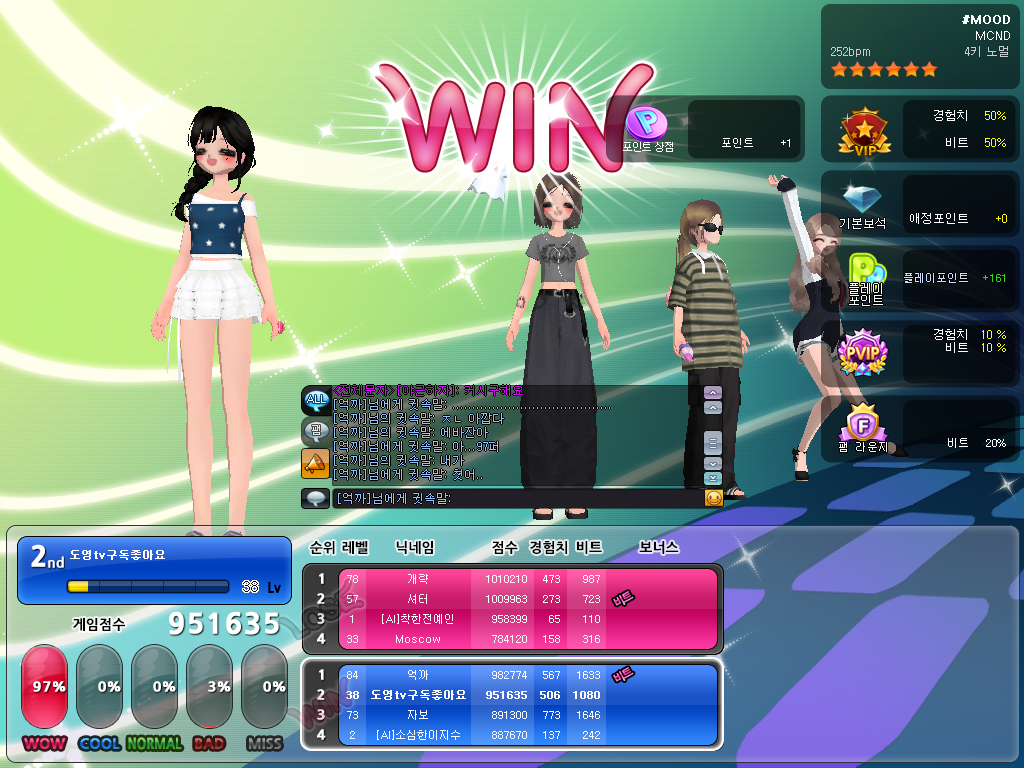Select player 억까 in the blue team list
Viewport: 1024px width, 768px height.
coord(417,675)
